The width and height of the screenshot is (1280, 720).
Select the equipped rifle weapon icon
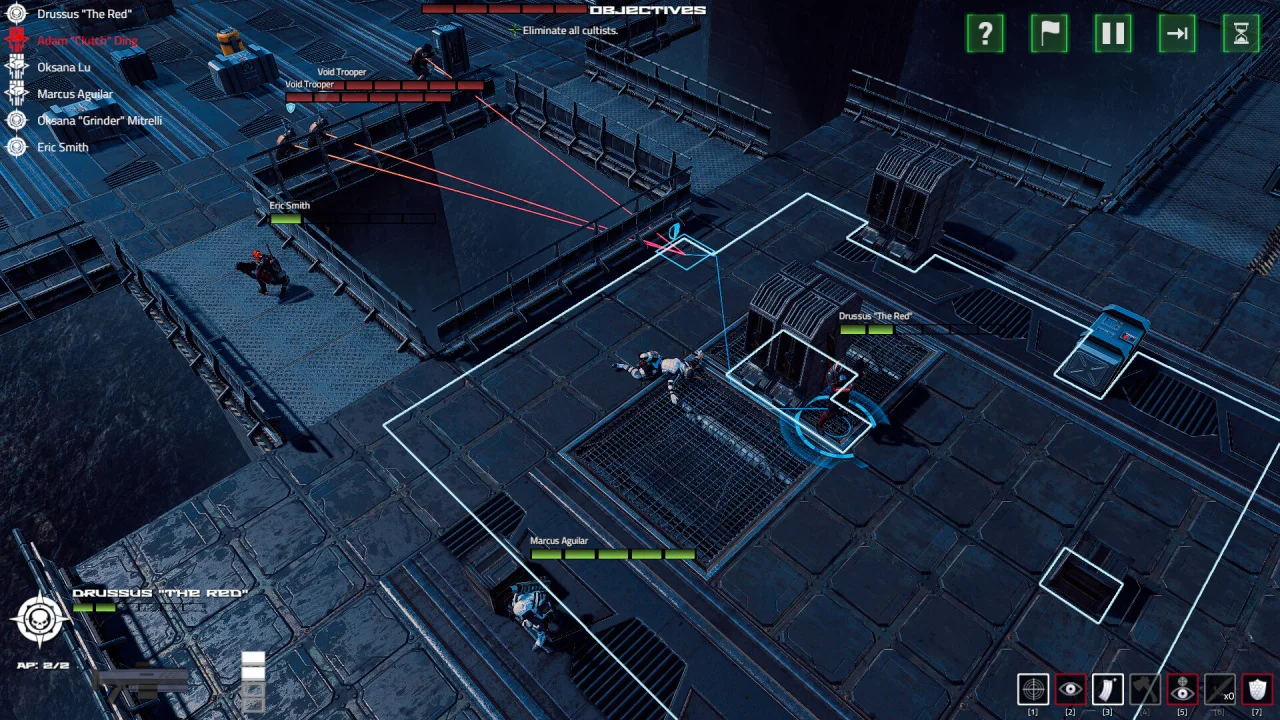coord(140,680)
